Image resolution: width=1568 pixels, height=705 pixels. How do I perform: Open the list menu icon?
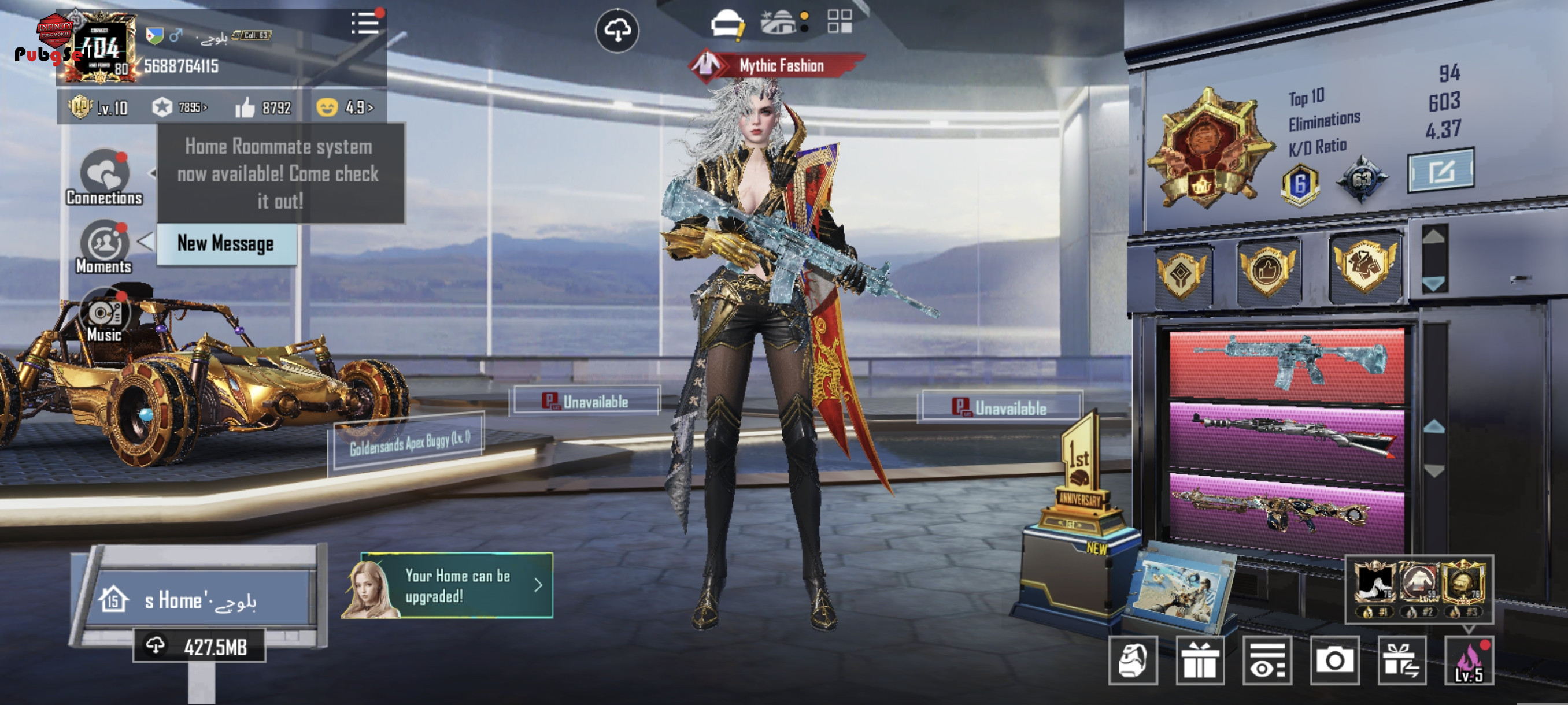(x=365, y=24)
